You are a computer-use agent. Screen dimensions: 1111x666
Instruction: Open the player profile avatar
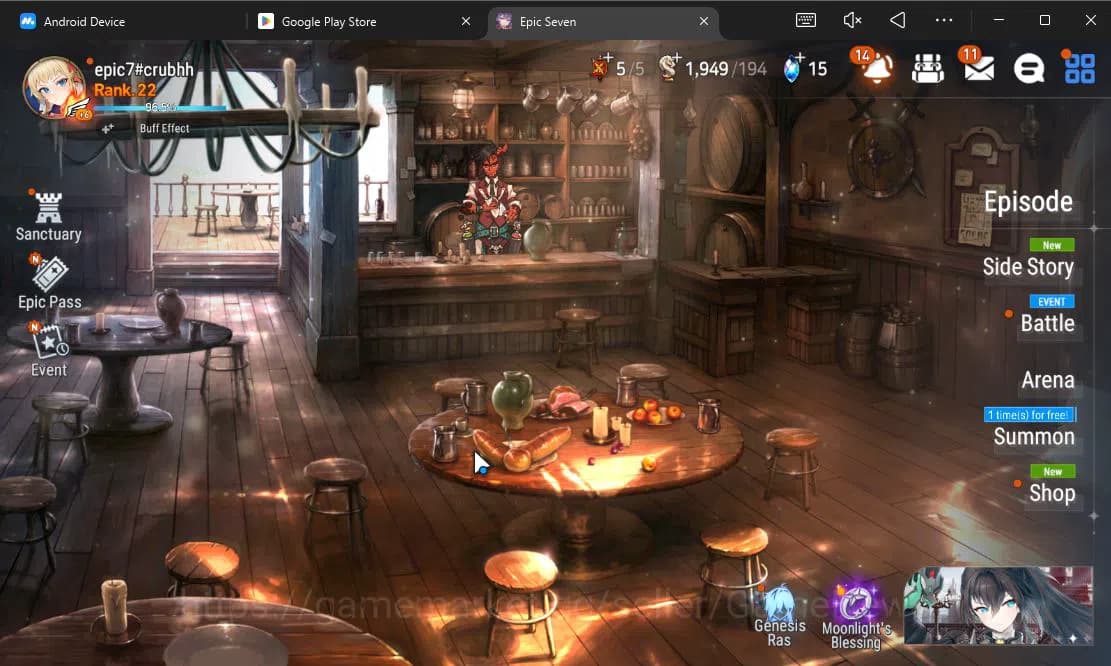(54, 87)
